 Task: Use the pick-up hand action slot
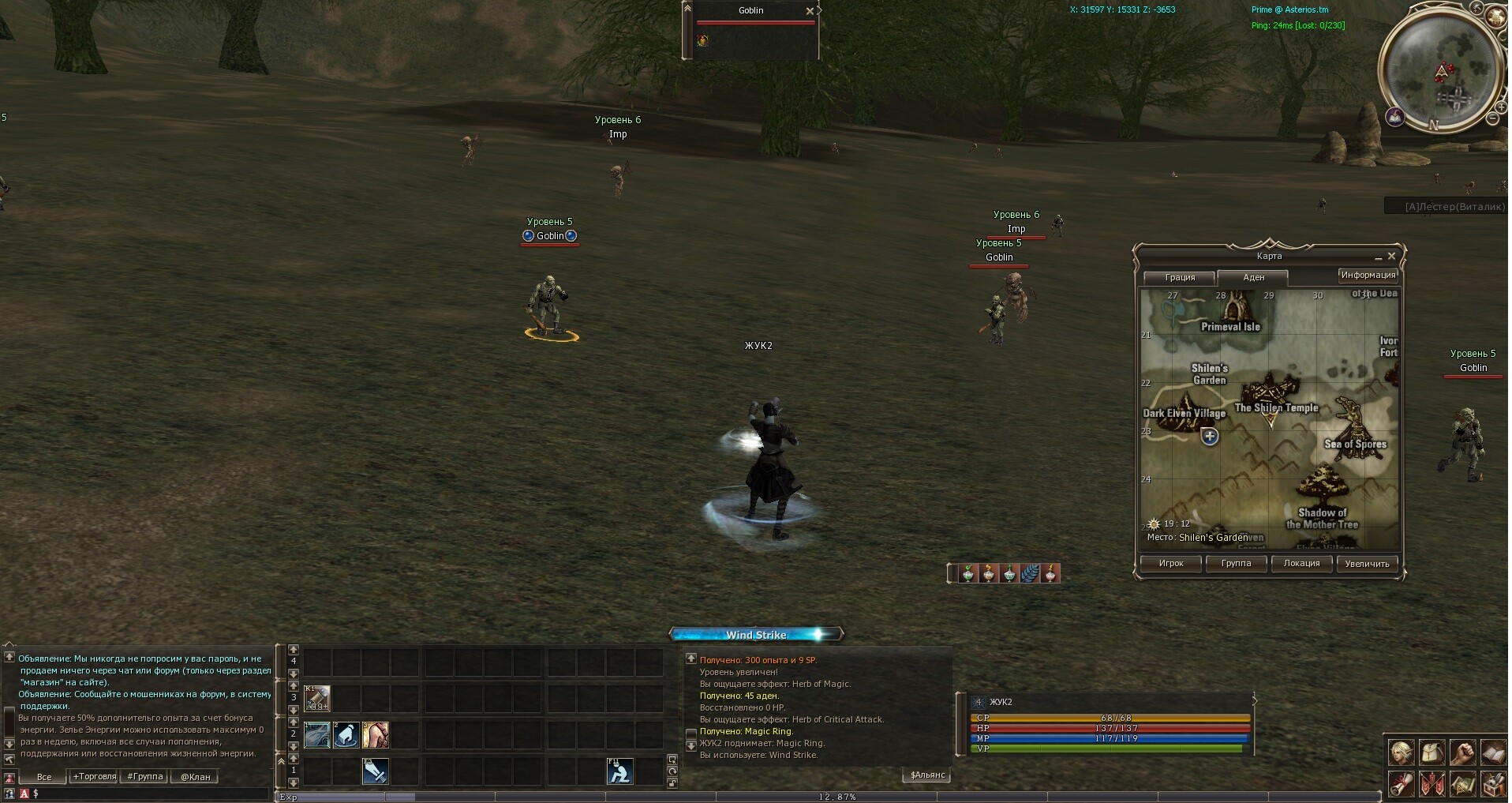[346, 735]
